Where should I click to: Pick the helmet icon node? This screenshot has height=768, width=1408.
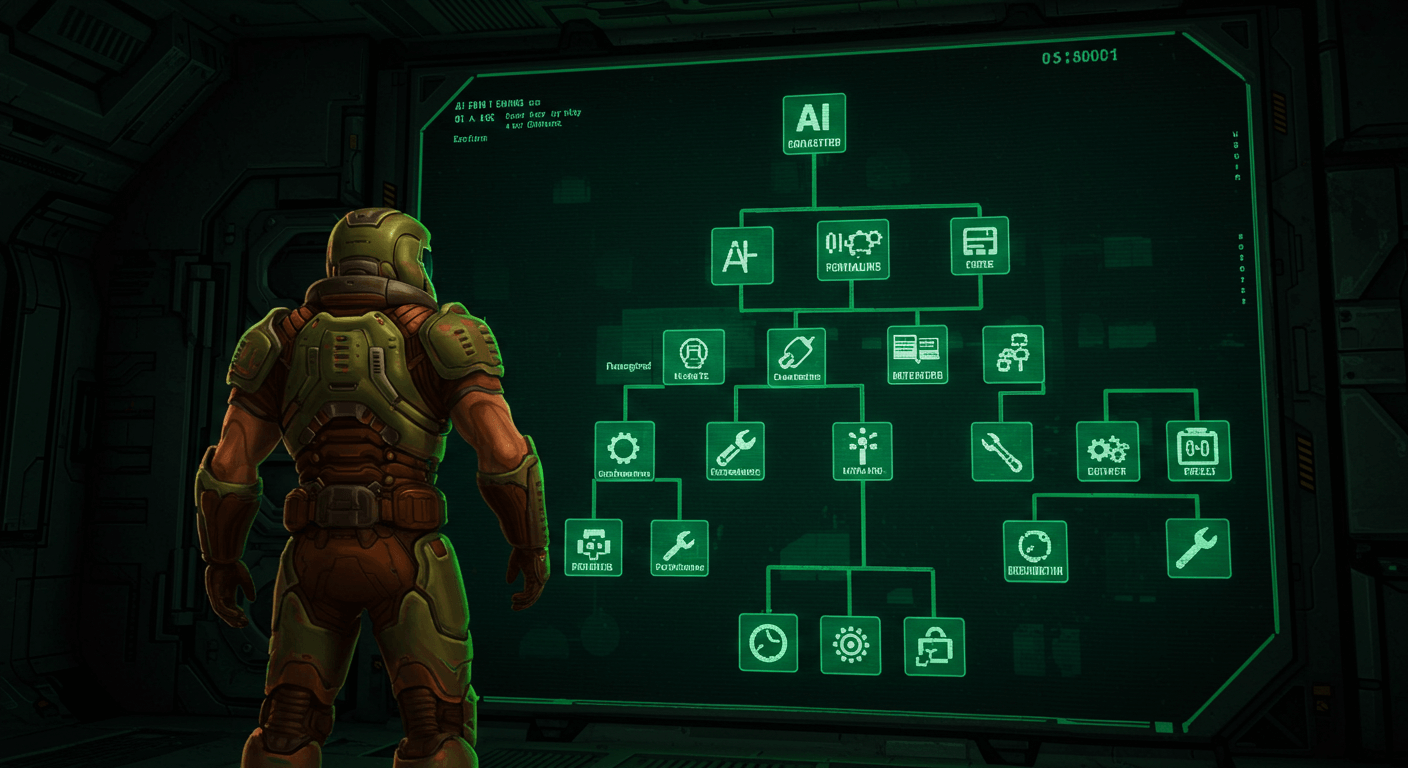[x=693, y=357]
